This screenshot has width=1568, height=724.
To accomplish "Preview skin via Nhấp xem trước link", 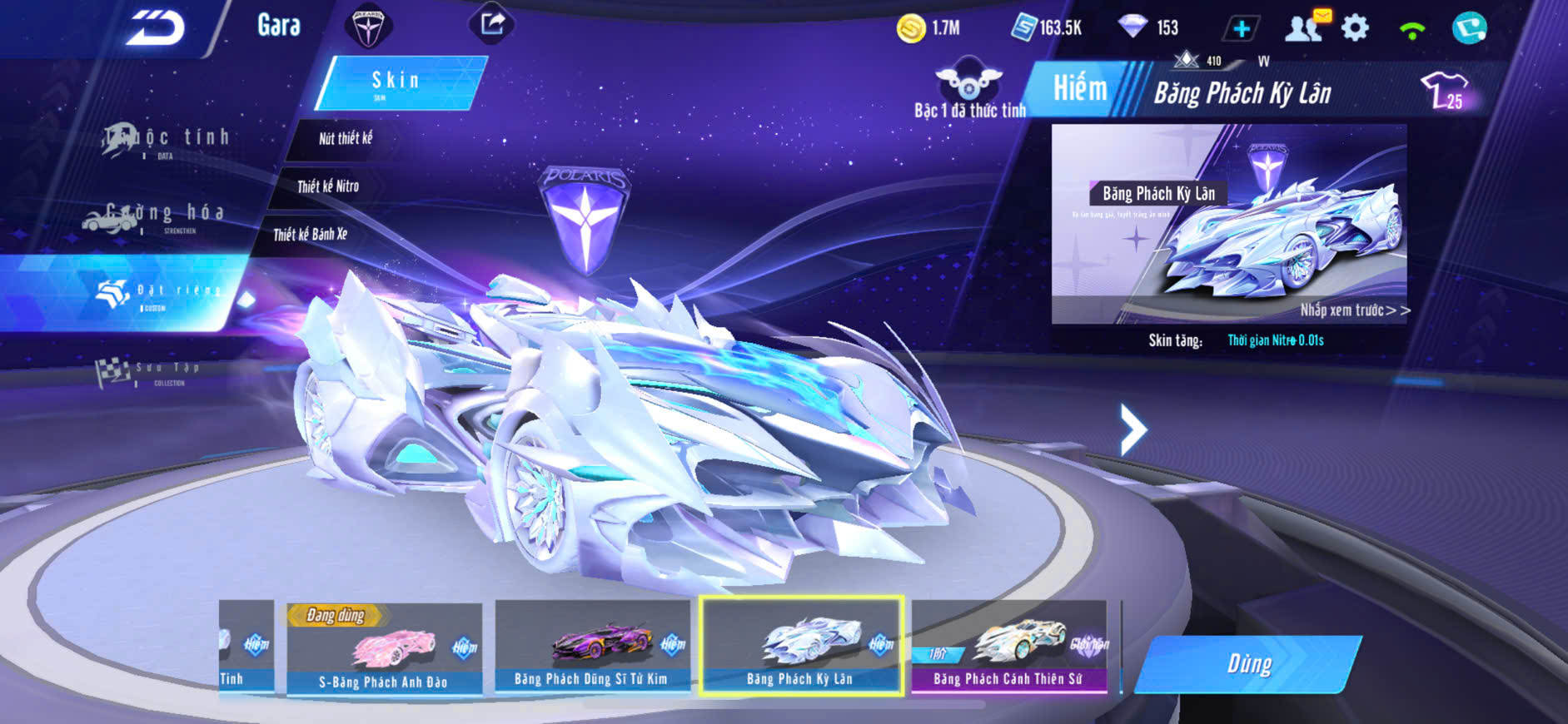I will pos(1354,310).
